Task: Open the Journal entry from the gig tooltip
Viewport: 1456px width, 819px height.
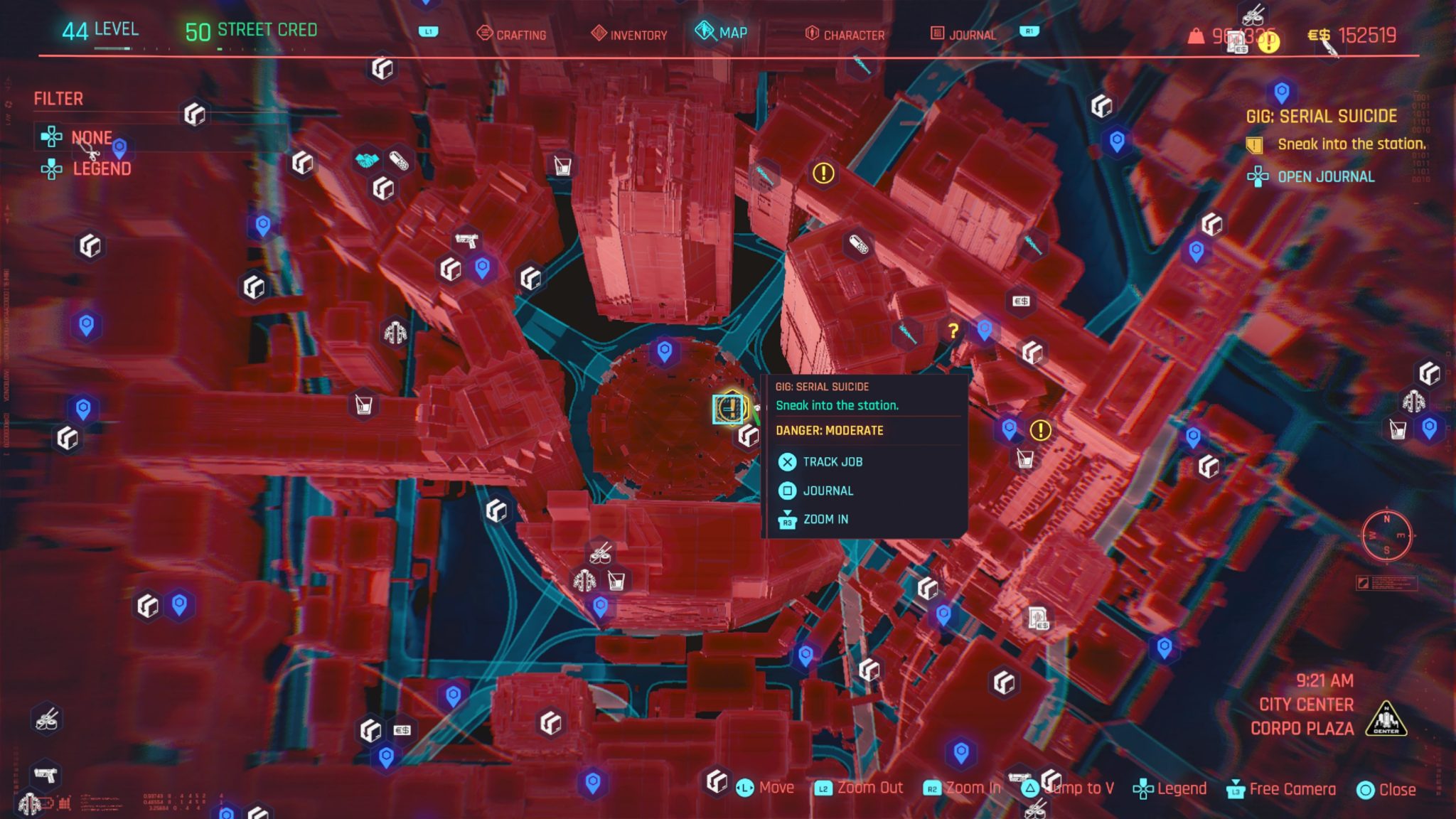Action: point(828,491)
